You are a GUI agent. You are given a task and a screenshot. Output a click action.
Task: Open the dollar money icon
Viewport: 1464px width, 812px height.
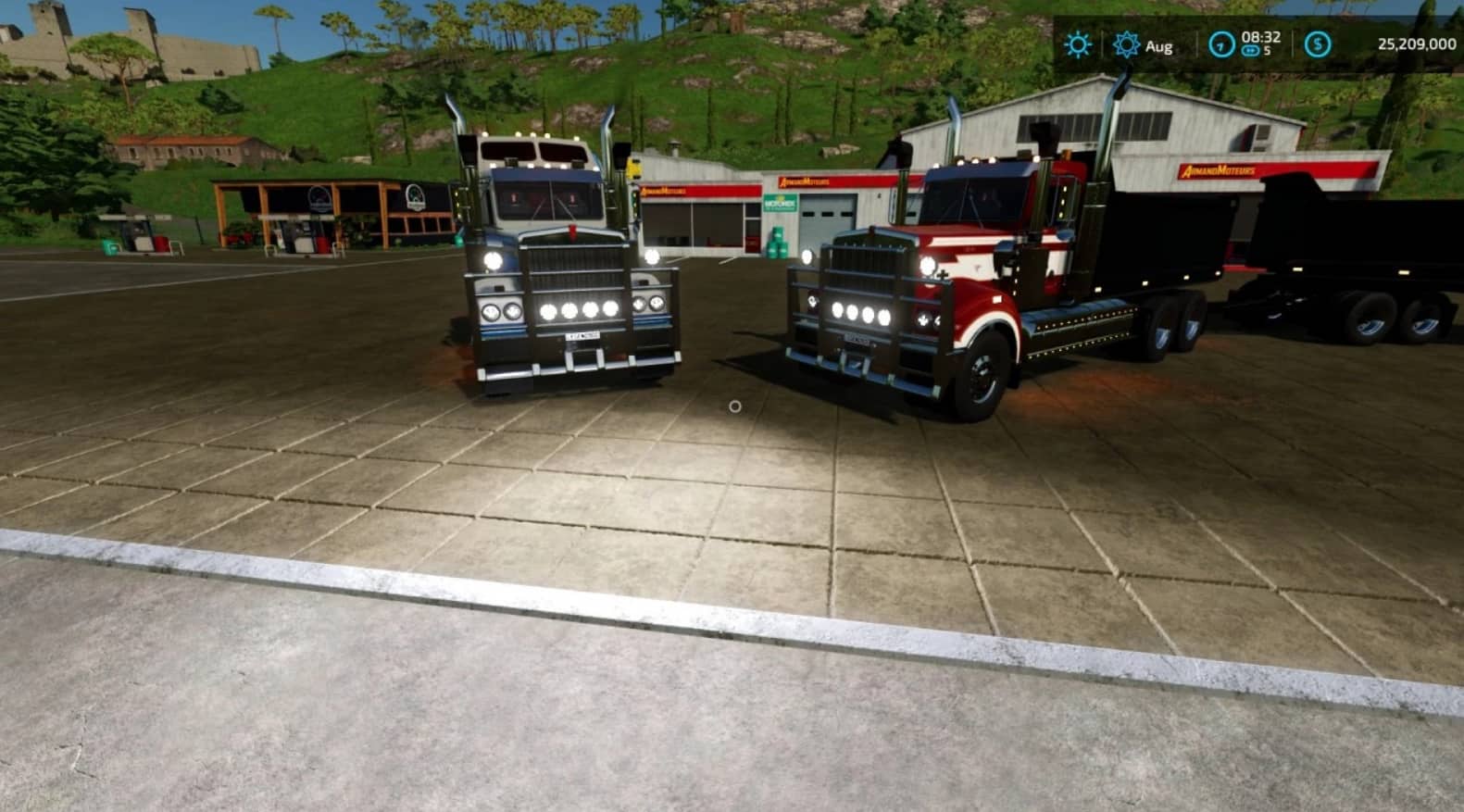(1317, 44)
